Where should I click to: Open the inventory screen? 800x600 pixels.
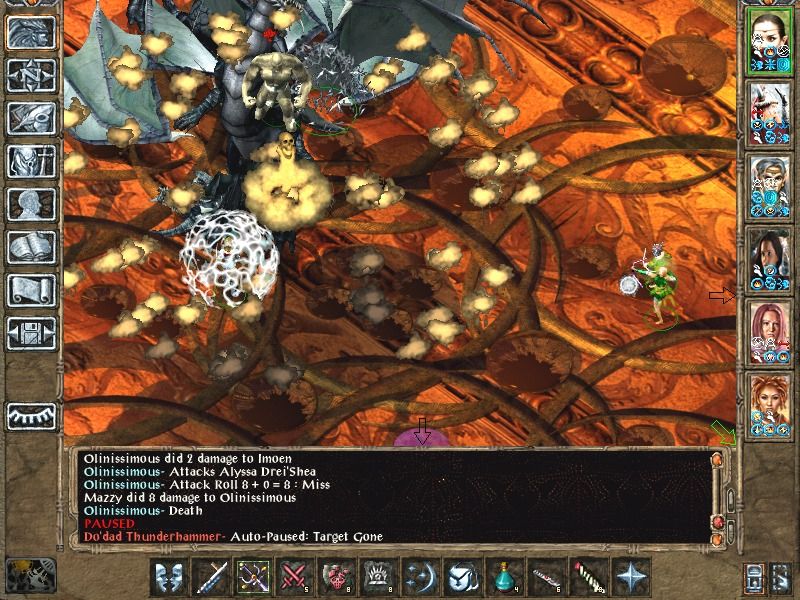click(x=31, y=161)
